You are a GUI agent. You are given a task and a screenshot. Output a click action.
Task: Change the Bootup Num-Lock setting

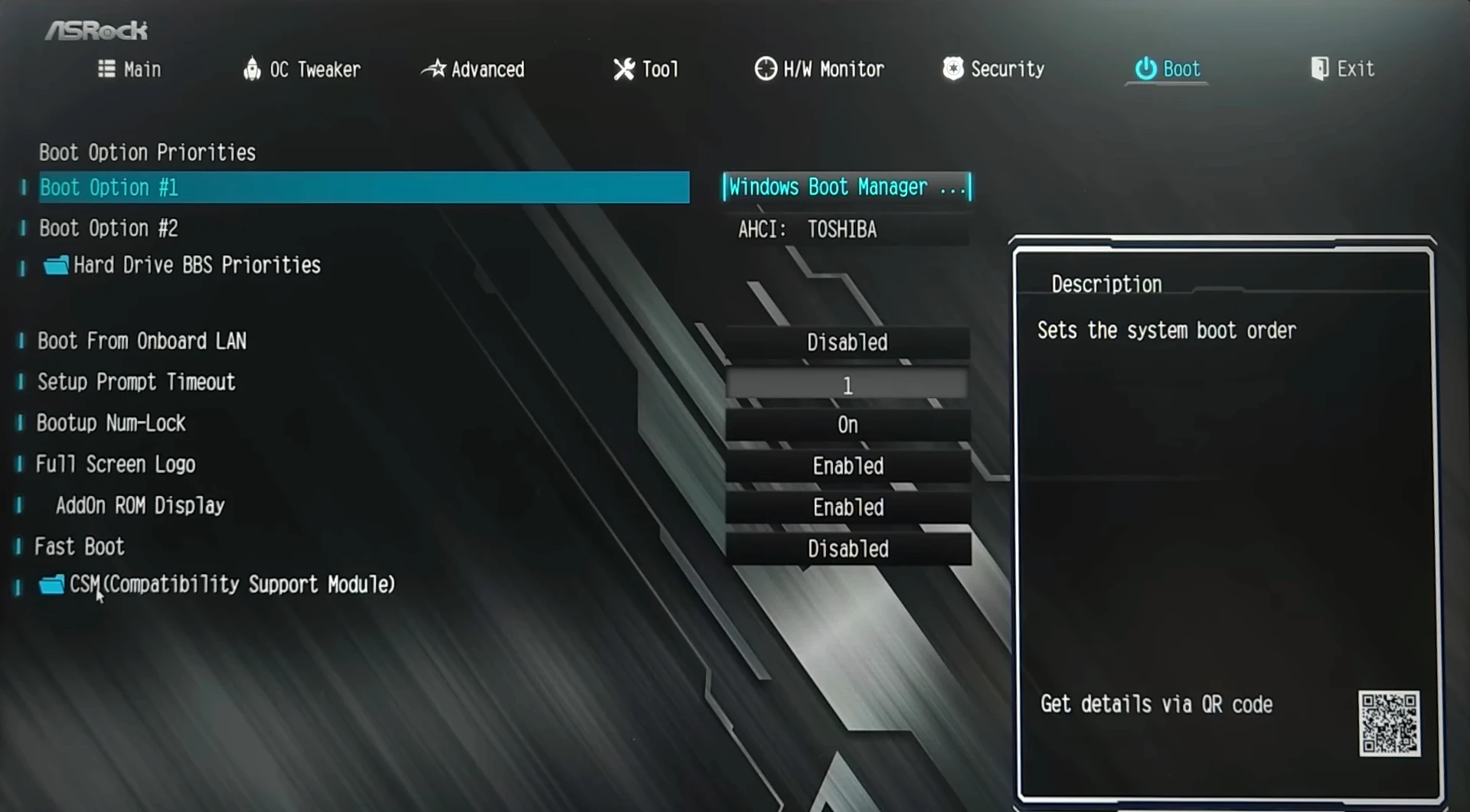click(847, 426)
